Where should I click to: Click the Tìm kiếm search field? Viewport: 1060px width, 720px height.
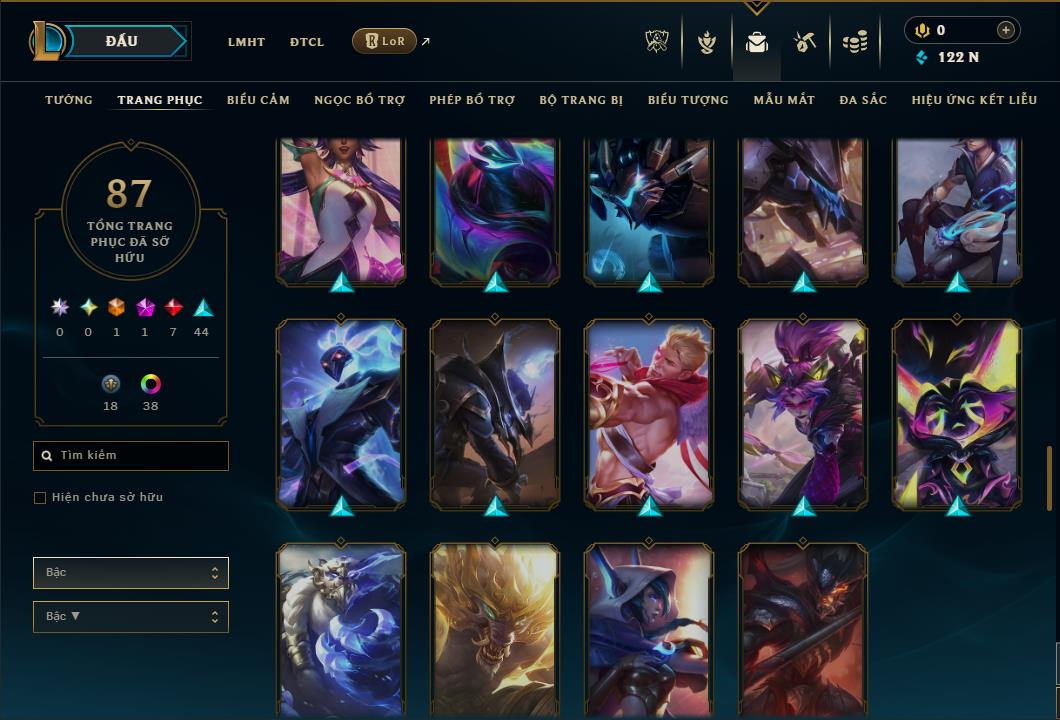coord(131,456)
